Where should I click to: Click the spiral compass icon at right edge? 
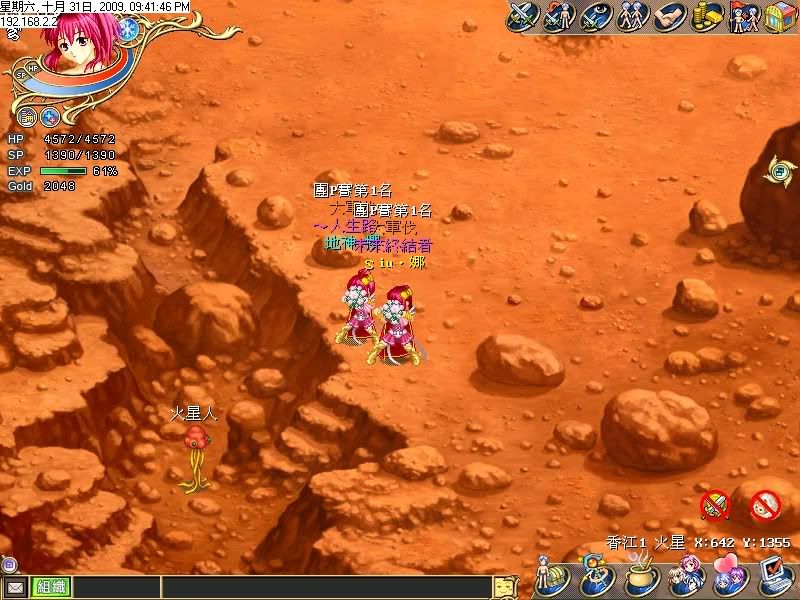[778, 171]
